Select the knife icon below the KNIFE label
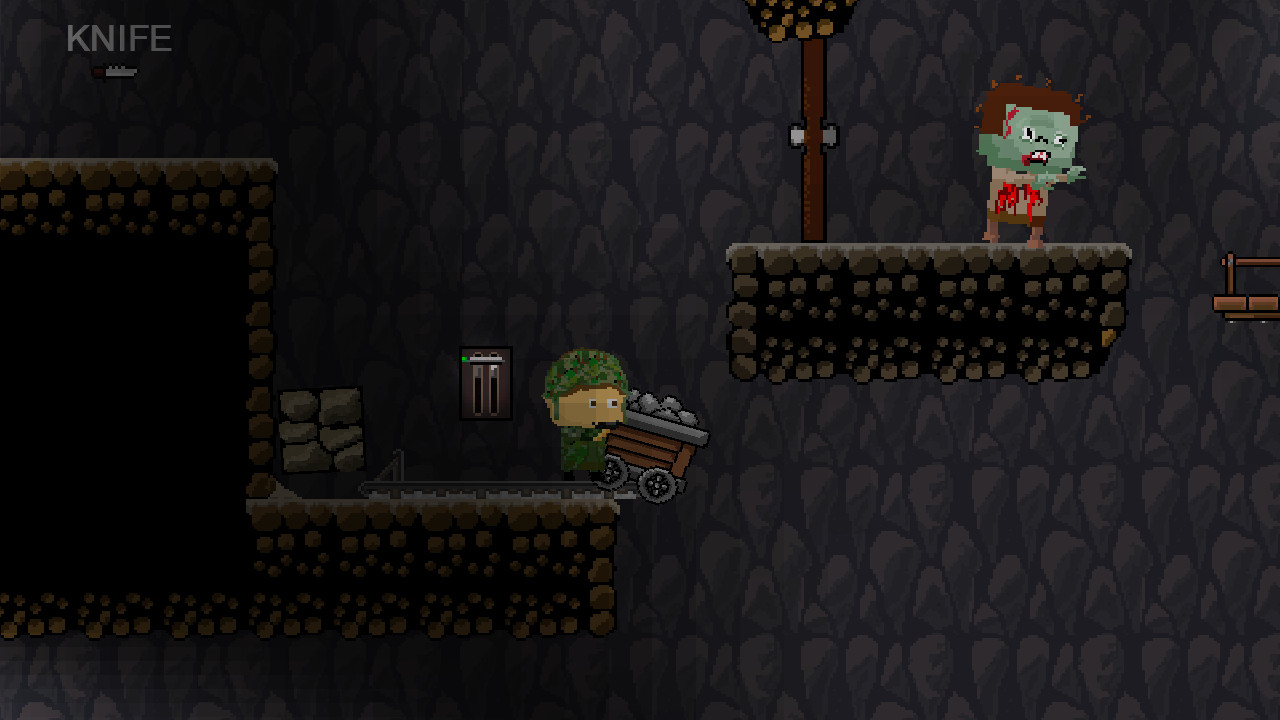Screen dimensions: 1280x720 click(115, 70)
